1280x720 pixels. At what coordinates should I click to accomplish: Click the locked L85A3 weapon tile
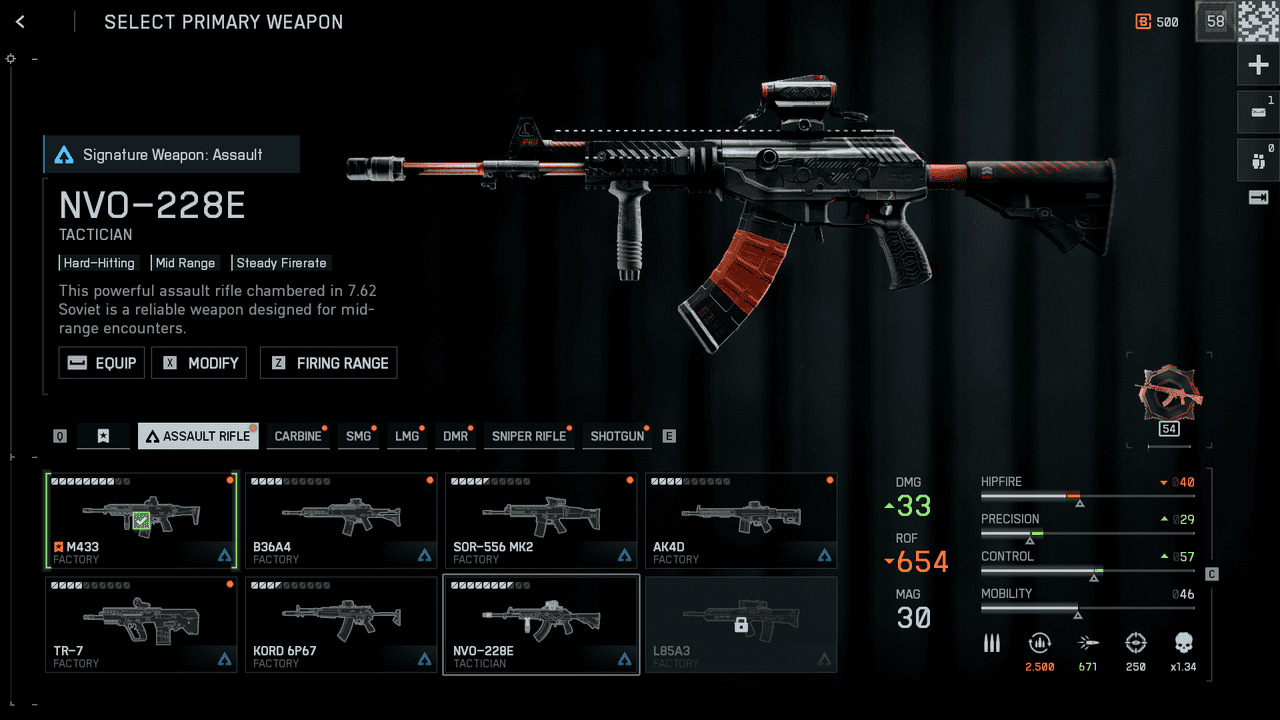coord(741,624)
